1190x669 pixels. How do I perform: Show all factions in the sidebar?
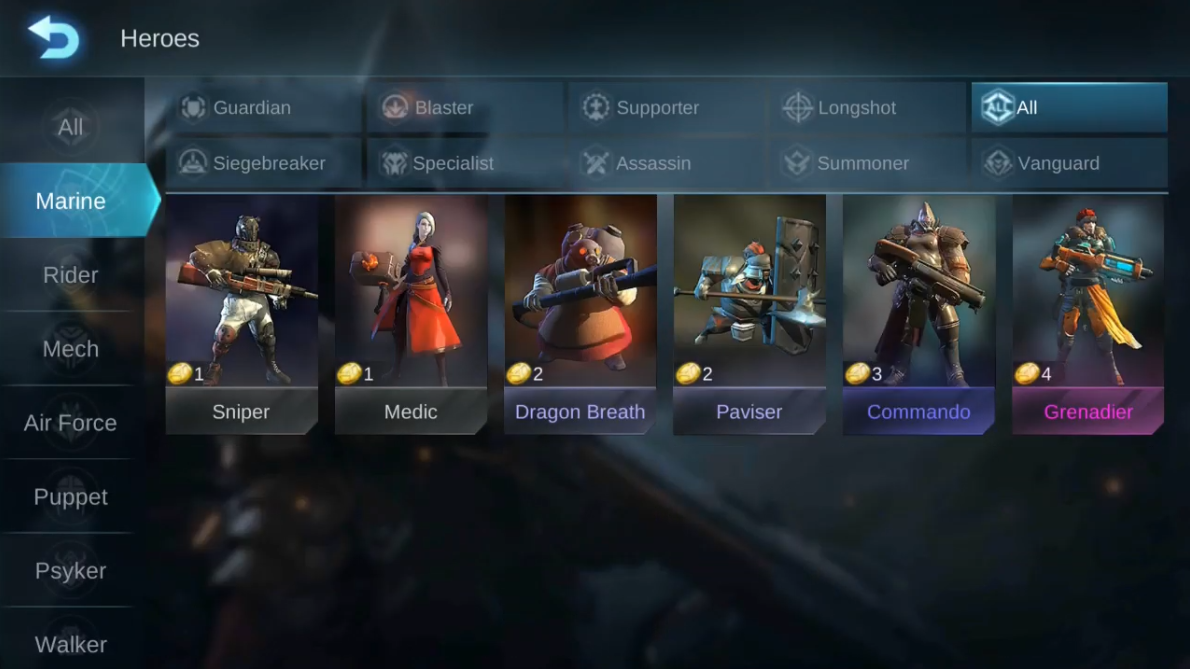point(70,127)
